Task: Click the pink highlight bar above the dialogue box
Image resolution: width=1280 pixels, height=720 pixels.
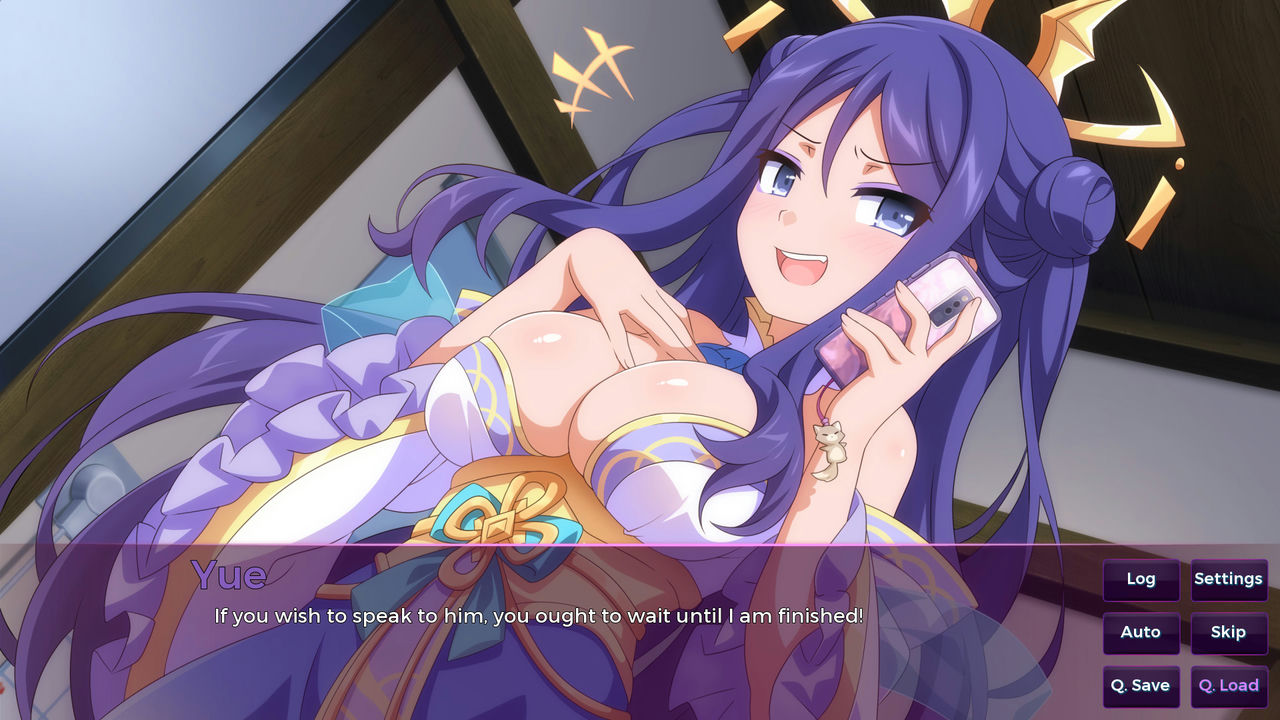Action: [x=640, y=545]
